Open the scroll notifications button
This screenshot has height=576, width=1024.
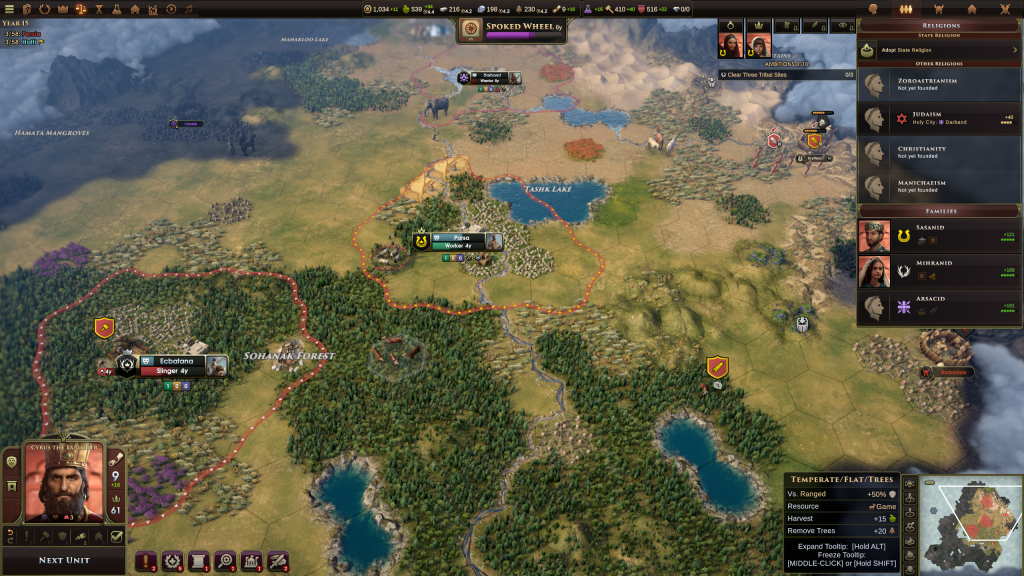[x=198, y=562]
